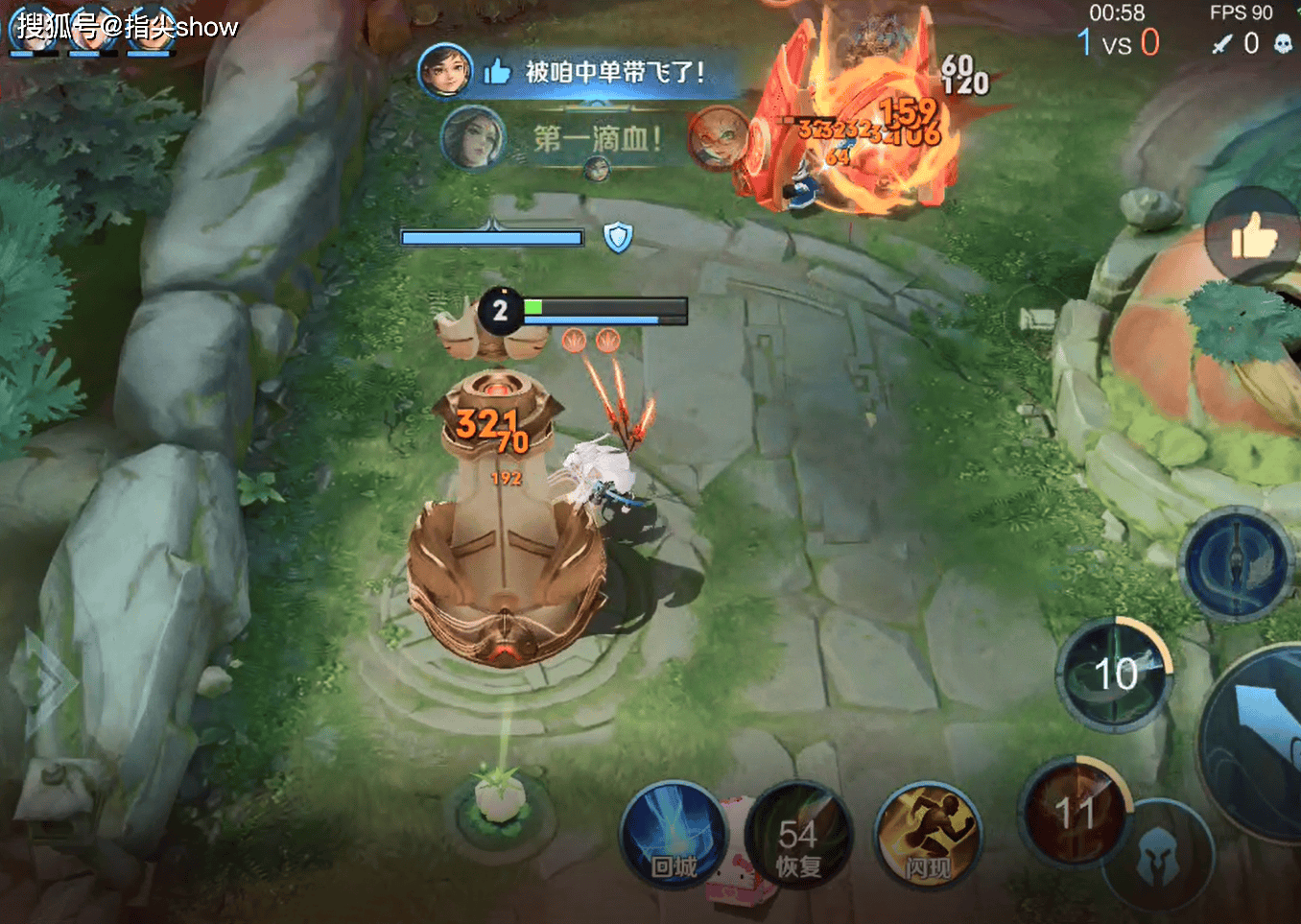Screen dimensions: 1301x924
Task: Cast the red skill showing cooldown 11
Action: coord(1075,811)
